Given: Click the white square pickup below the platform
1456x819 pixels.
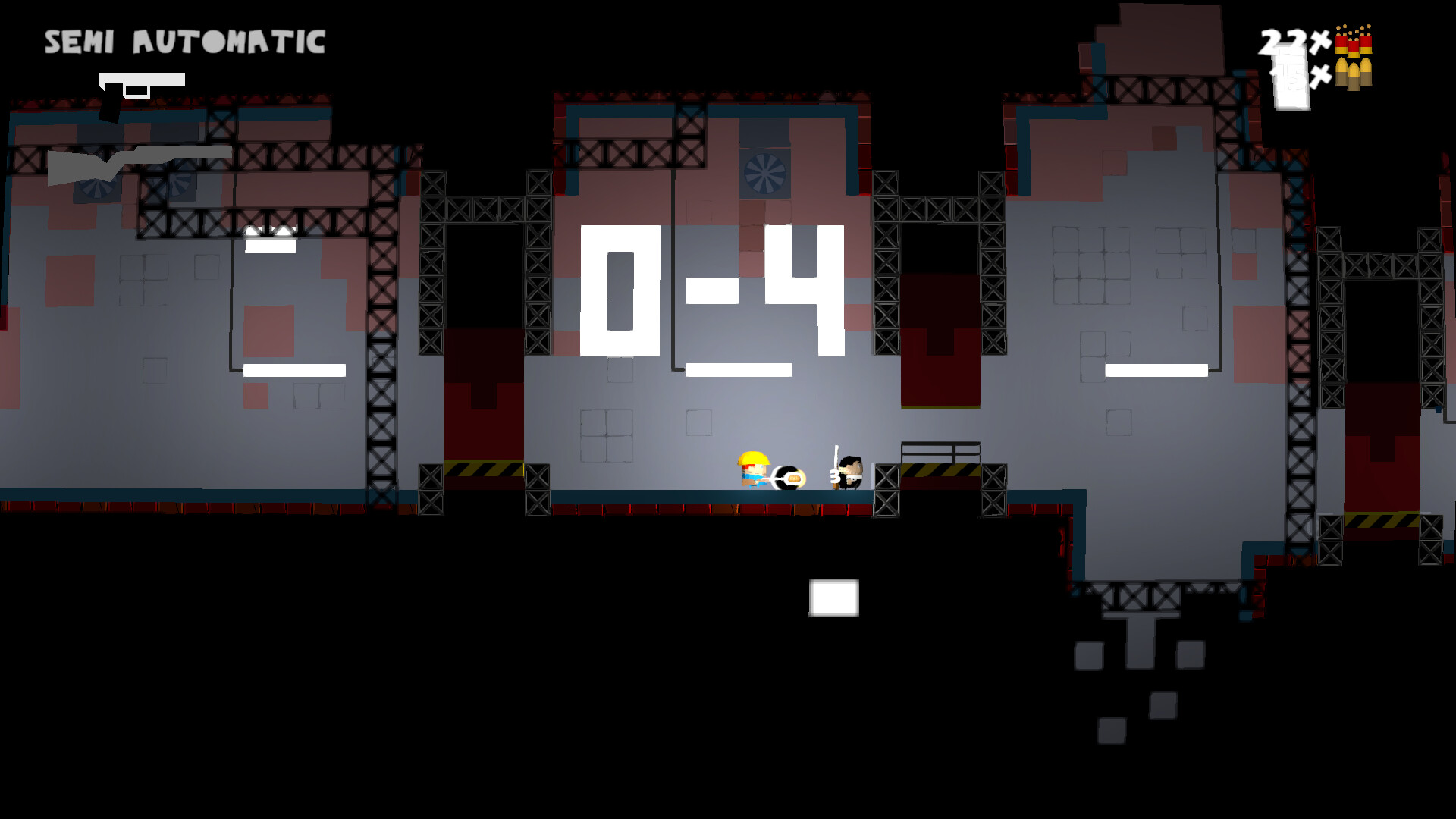Looking at the screenshot, I should pos(833,598).
